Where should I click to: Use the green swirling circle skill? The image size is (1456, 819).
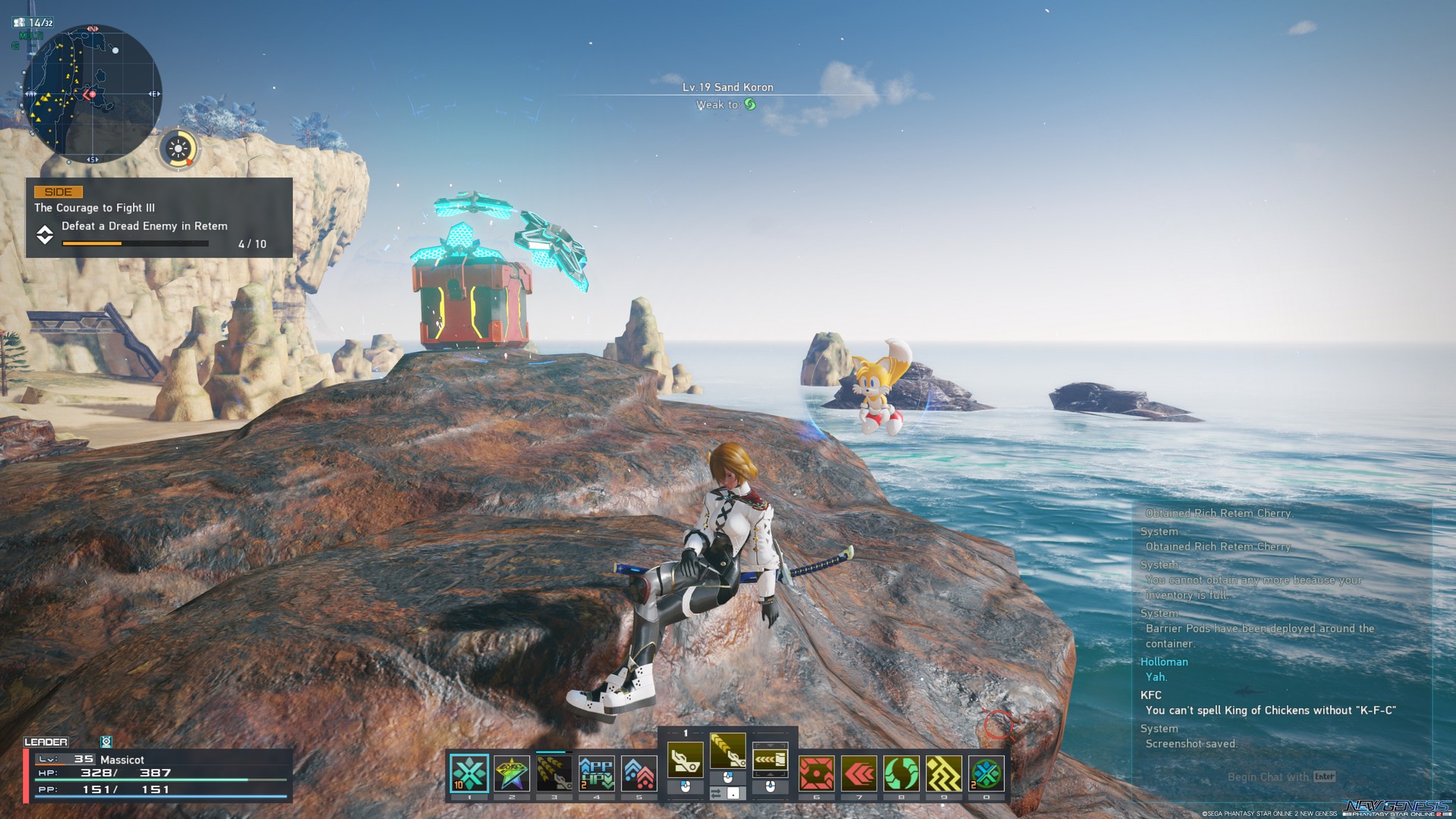coord(901,773)
